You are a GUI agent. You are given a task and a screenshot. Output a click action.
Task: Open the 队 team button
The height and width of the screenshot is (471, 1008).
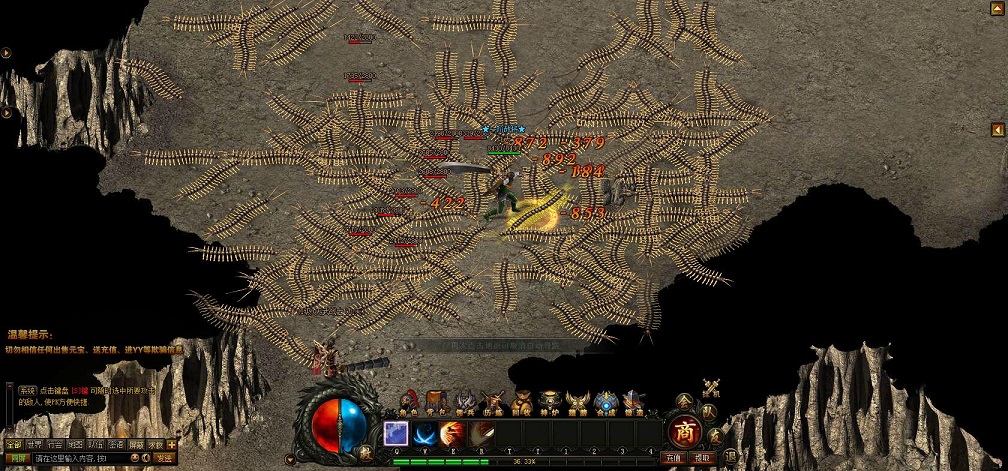coord(708,411)
